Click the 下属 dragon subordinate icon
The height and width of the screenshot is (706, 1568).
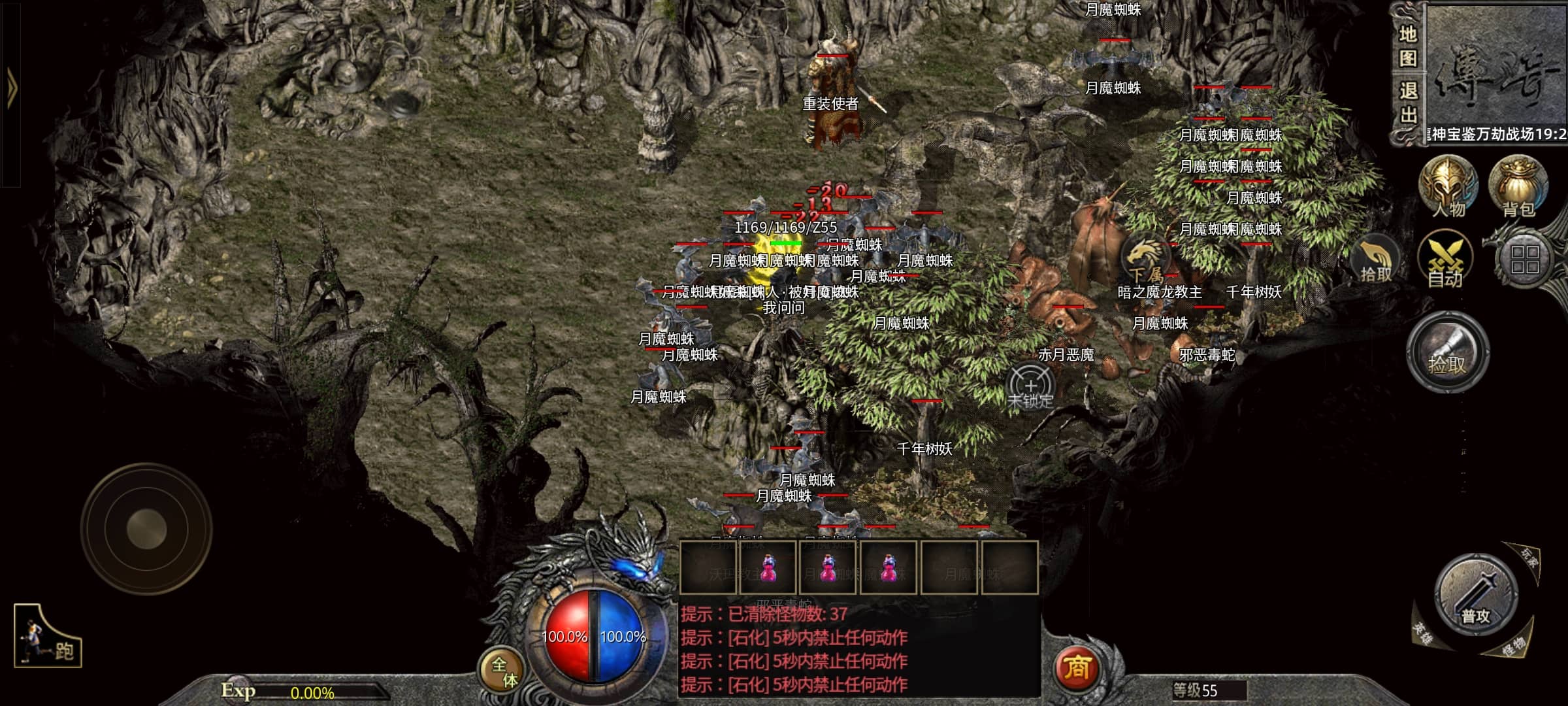1145,260
